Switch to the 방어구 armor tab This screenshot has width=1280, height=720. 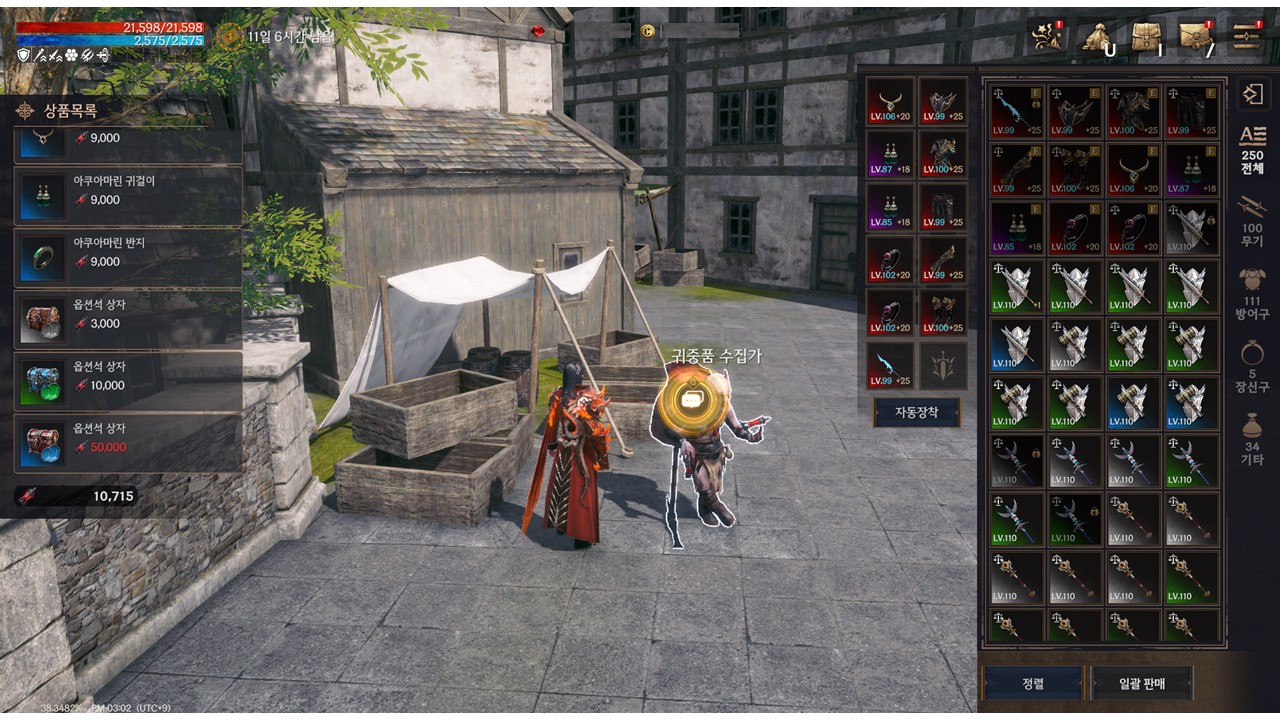point(1252,293)
